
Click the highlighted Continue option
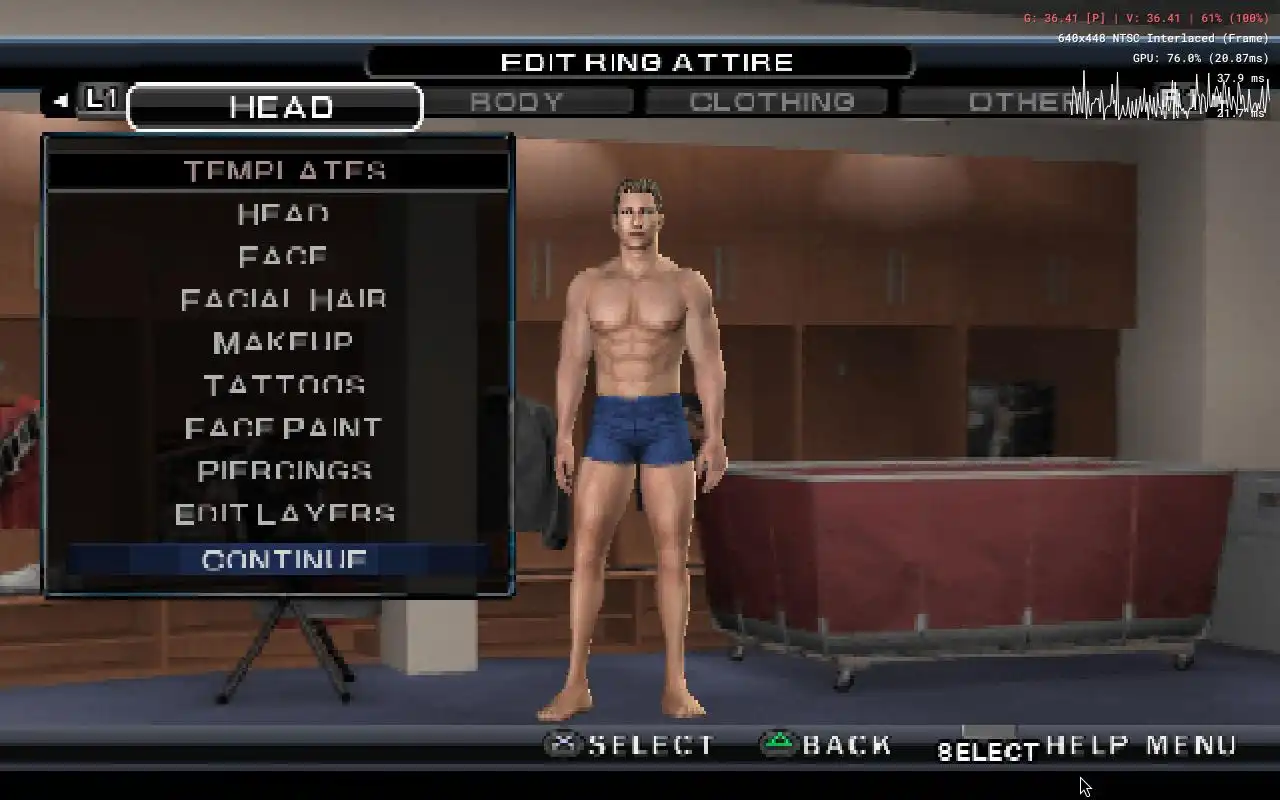click(x=284, y=560)
